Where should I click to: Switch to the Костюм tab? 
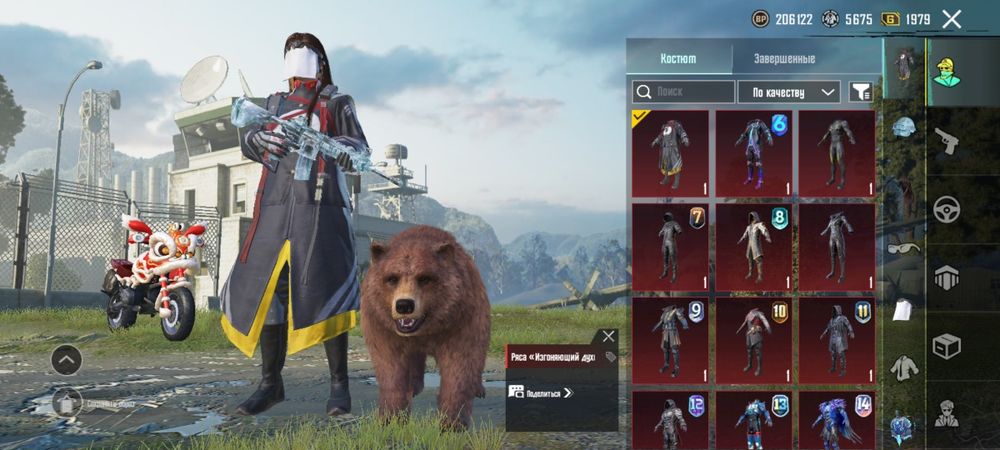(678, 59)
